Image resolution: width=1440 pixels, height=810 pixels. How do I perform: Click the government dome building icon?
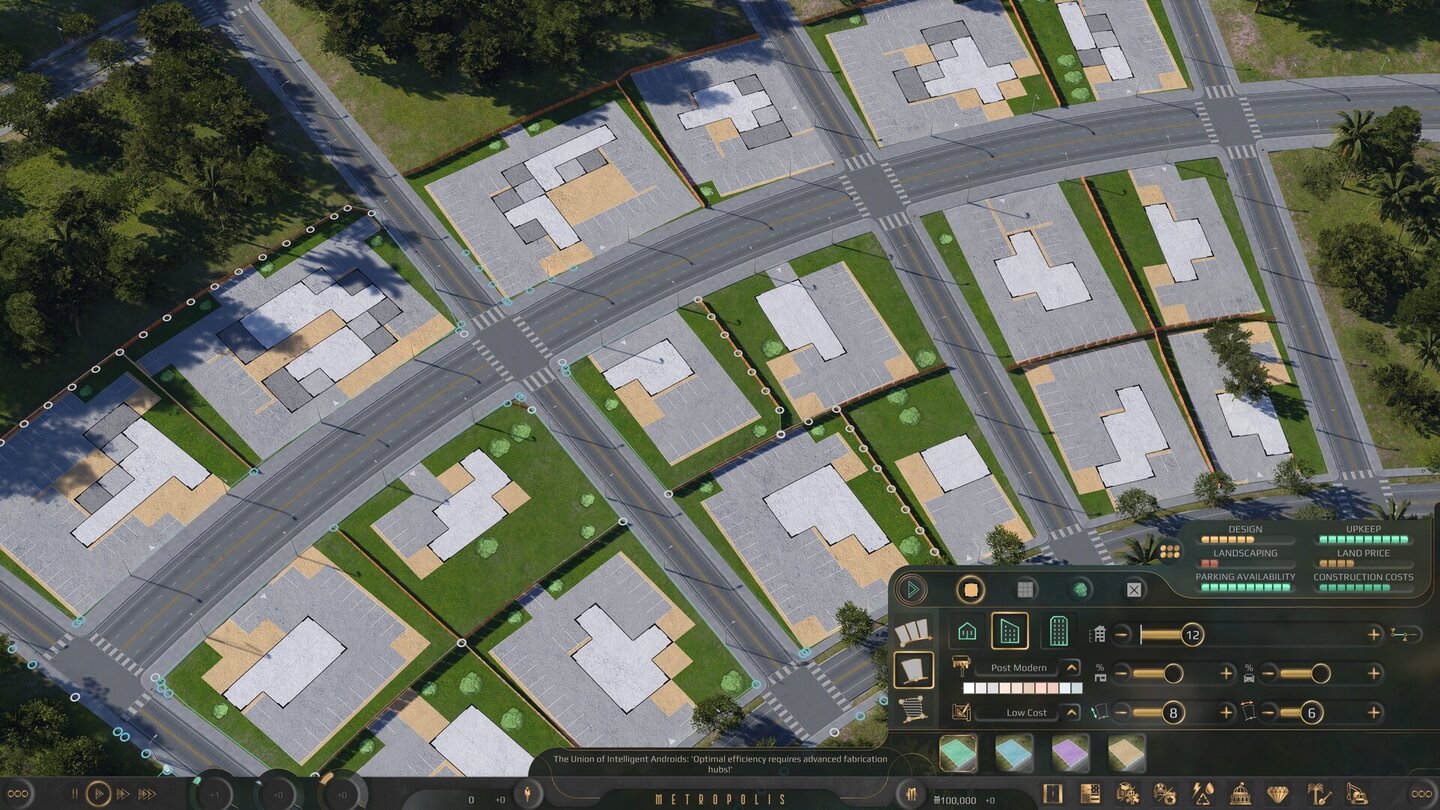pyautogui.click(x=1241, y=795)
